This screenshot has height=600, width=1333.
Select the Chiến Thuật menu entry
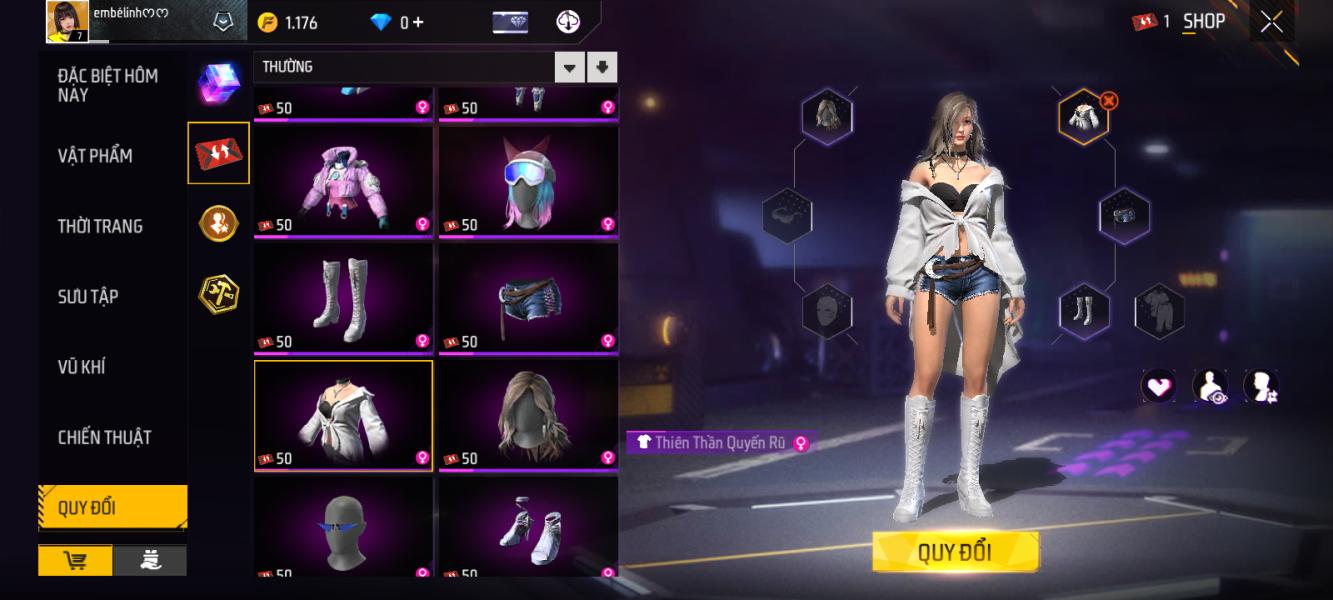click(104, 437)
